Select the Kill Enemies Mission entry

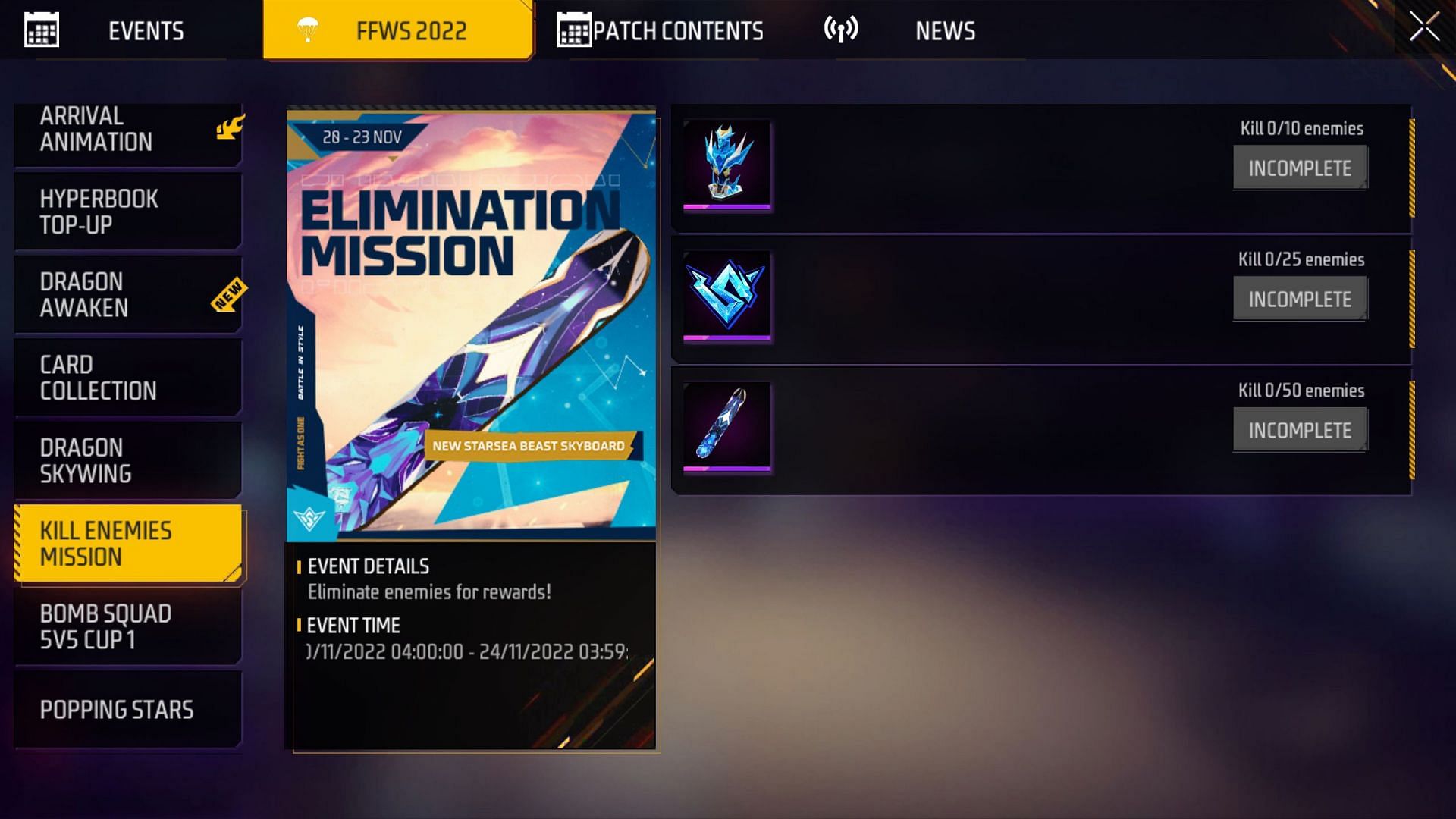pos(127,544)
